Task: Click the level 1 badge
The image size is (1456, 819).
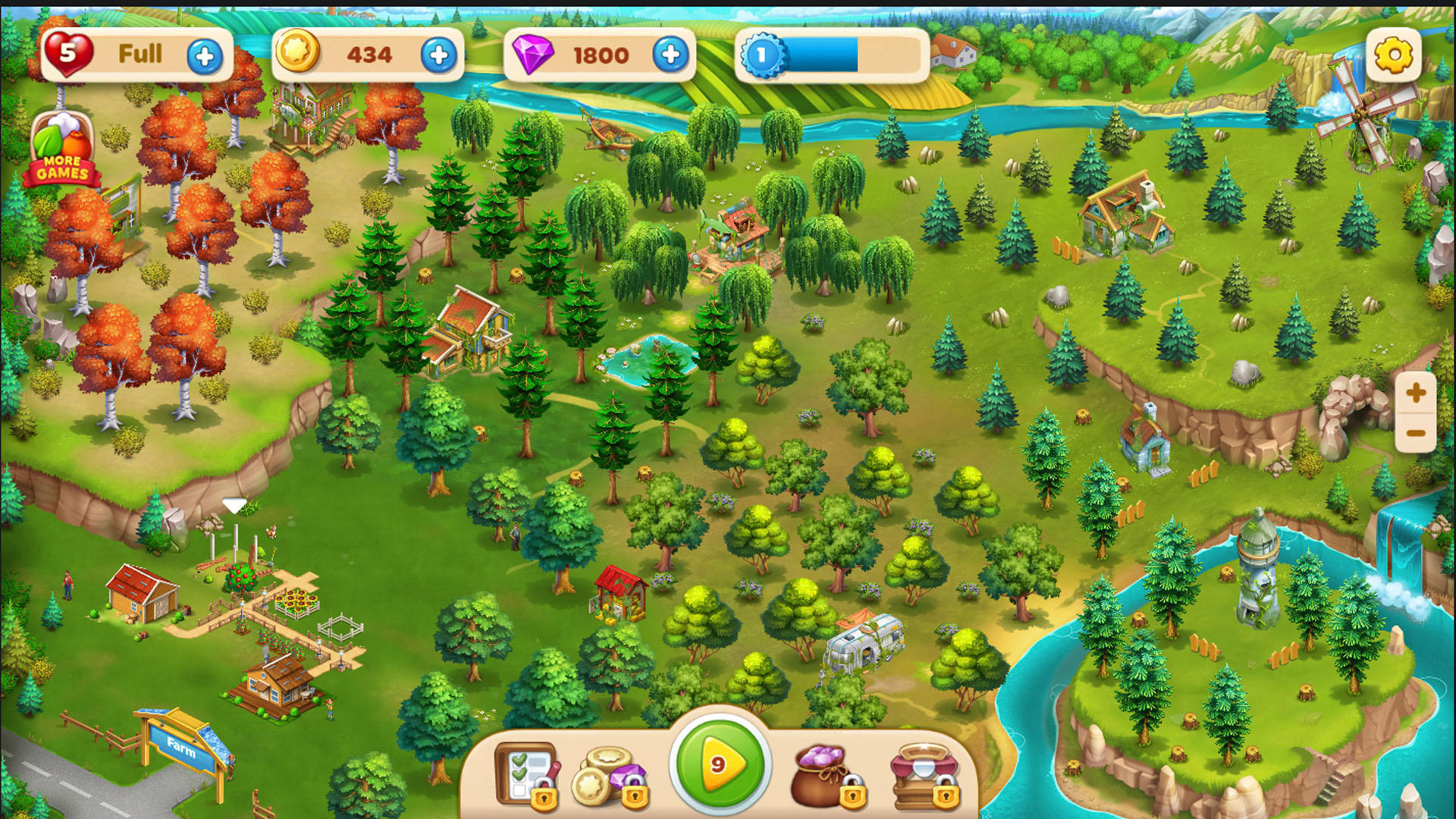Action: 761,53
